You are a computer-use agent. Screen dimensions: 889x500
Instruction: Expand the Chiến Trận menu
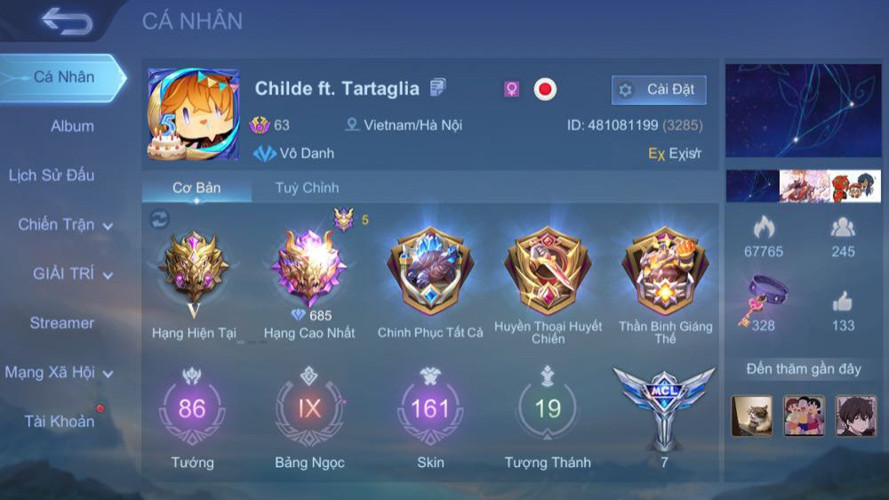[64, 225]
